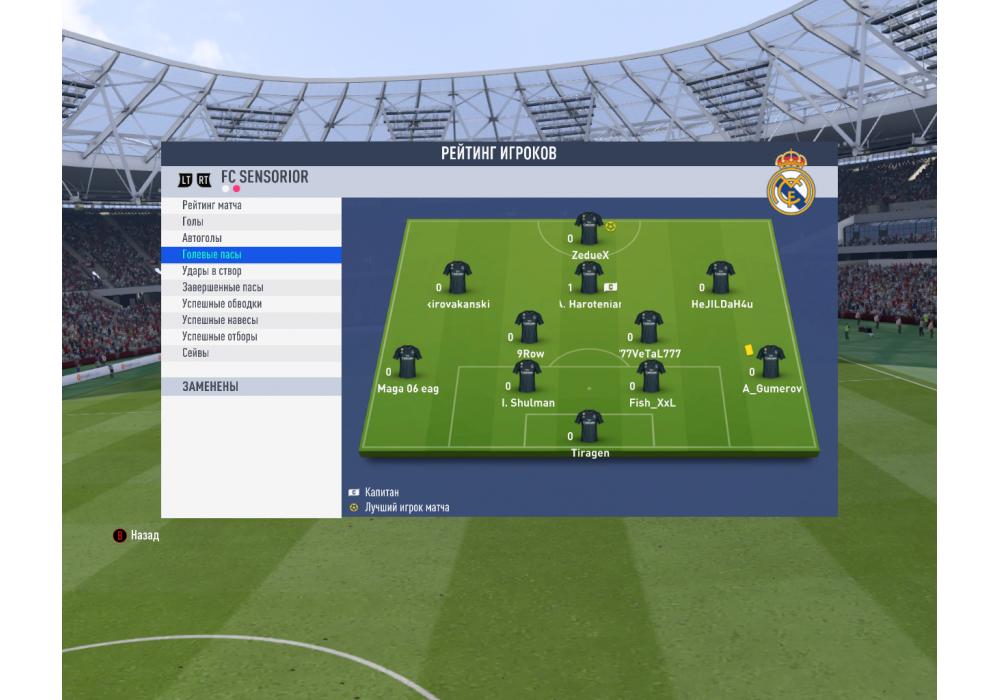Select captain Harotenian's jersey
Viewport: 1000px width, 700px height.
(589, 277)
